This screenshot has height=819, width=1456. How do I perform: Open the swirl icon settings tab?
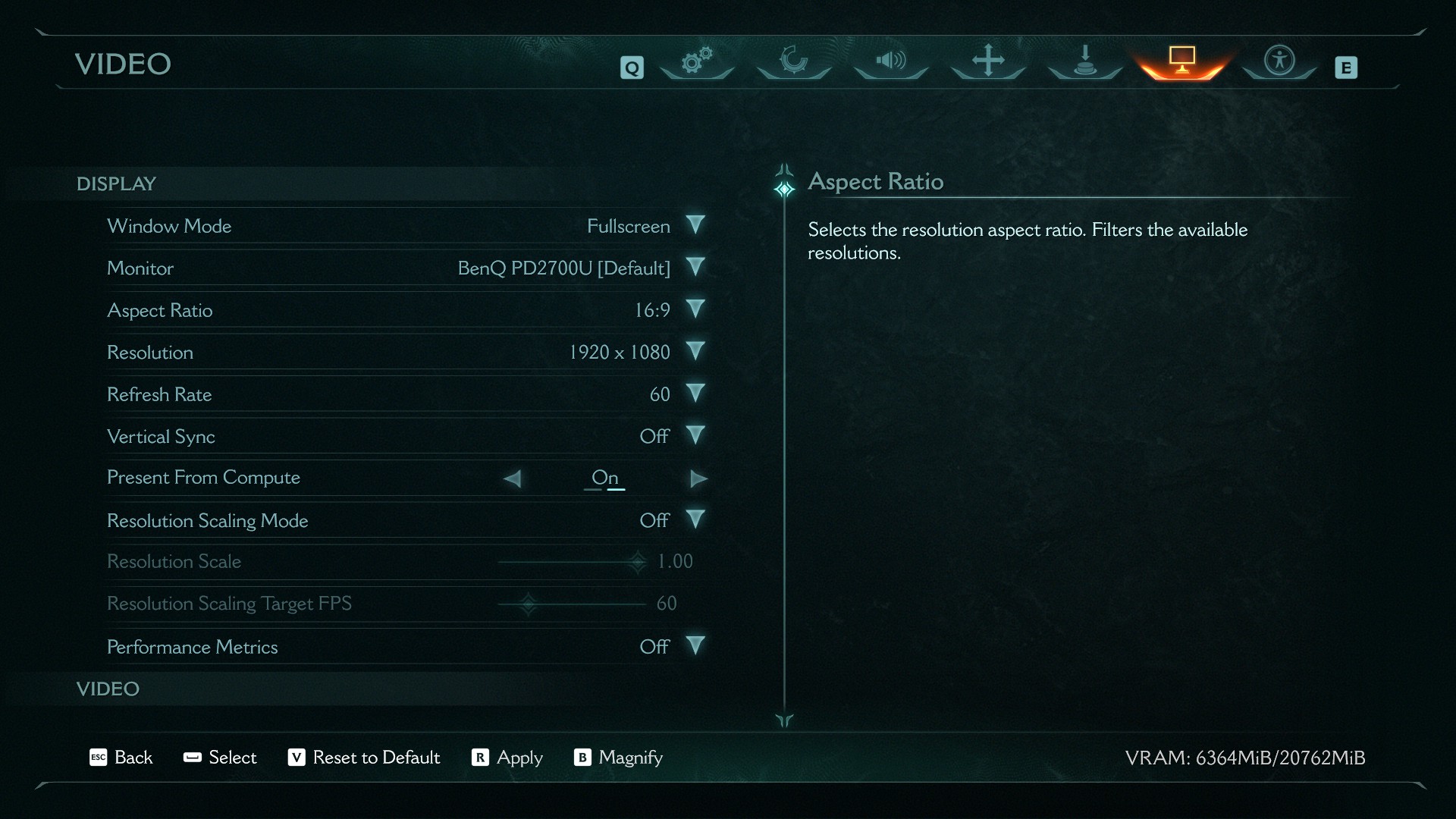[x=794, y=61]
